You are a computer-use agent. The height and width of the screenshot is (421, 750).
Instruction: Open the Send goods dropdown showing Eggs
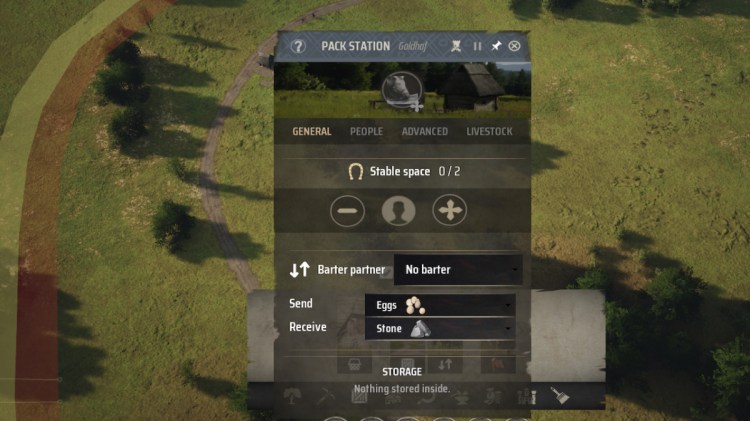[440, 305]
